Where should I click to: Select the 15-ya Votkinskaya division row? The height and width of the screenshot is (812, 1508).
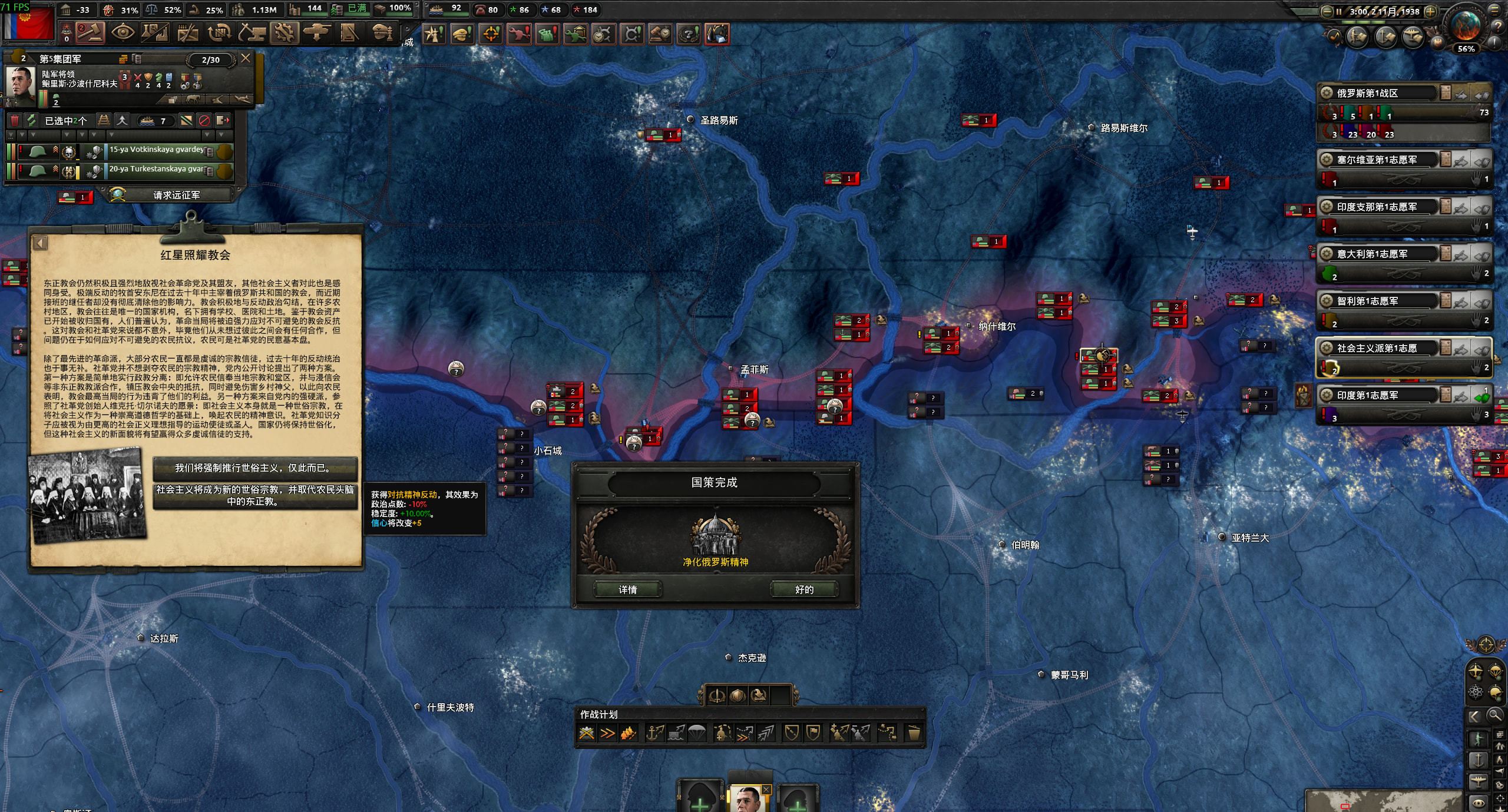coord(156,151)
